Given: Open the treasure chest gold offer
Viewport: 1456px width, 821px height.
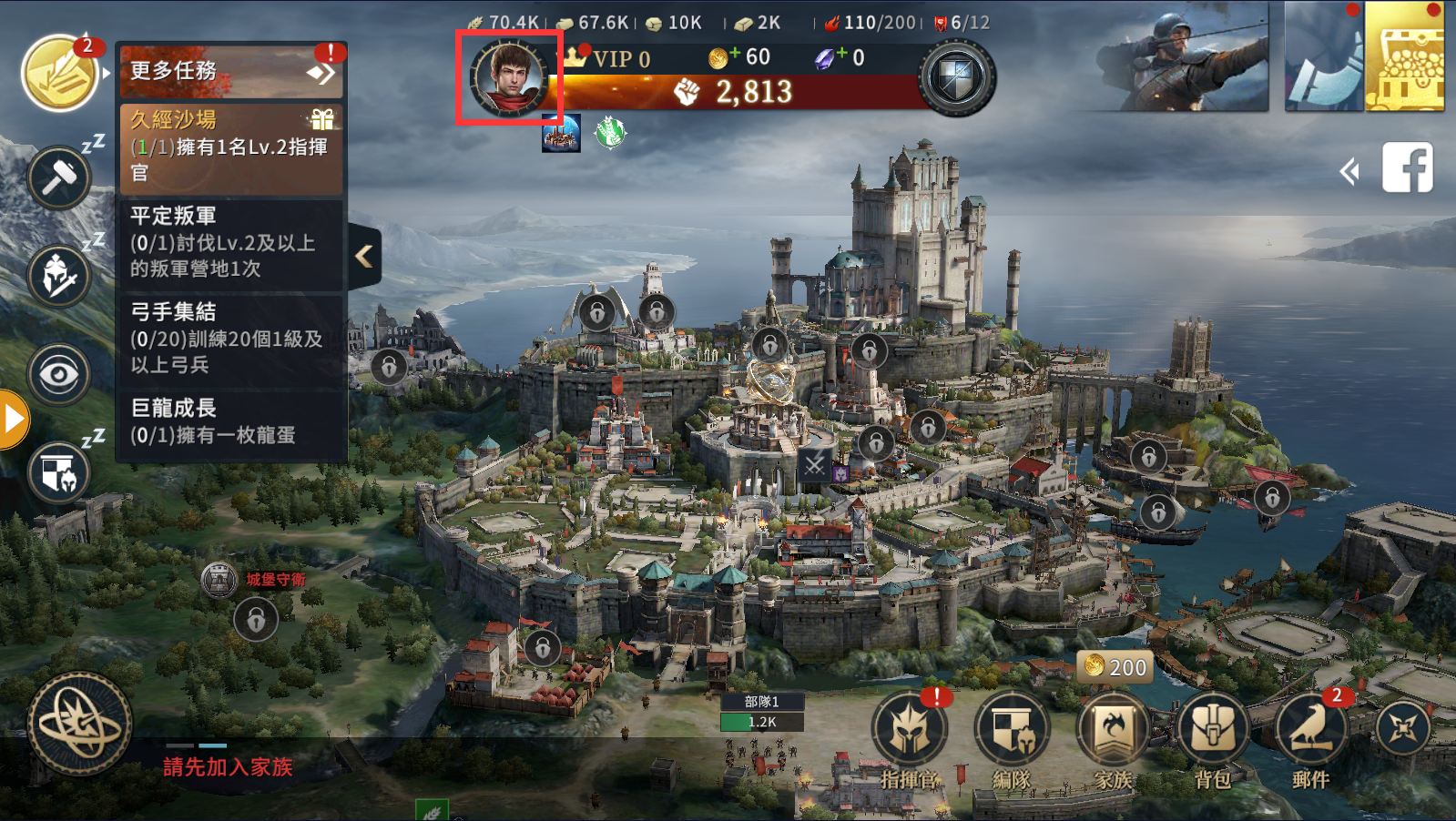Looking at the screenshot, I should [1404, 56].
